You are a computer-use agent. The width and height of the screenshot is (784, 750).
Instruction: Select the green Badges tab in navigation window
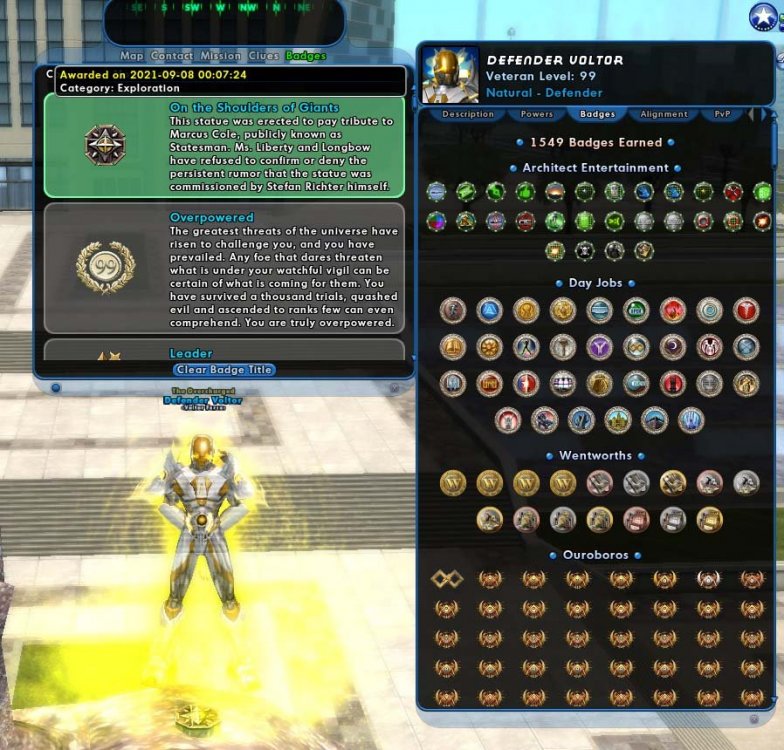point(306,56)
